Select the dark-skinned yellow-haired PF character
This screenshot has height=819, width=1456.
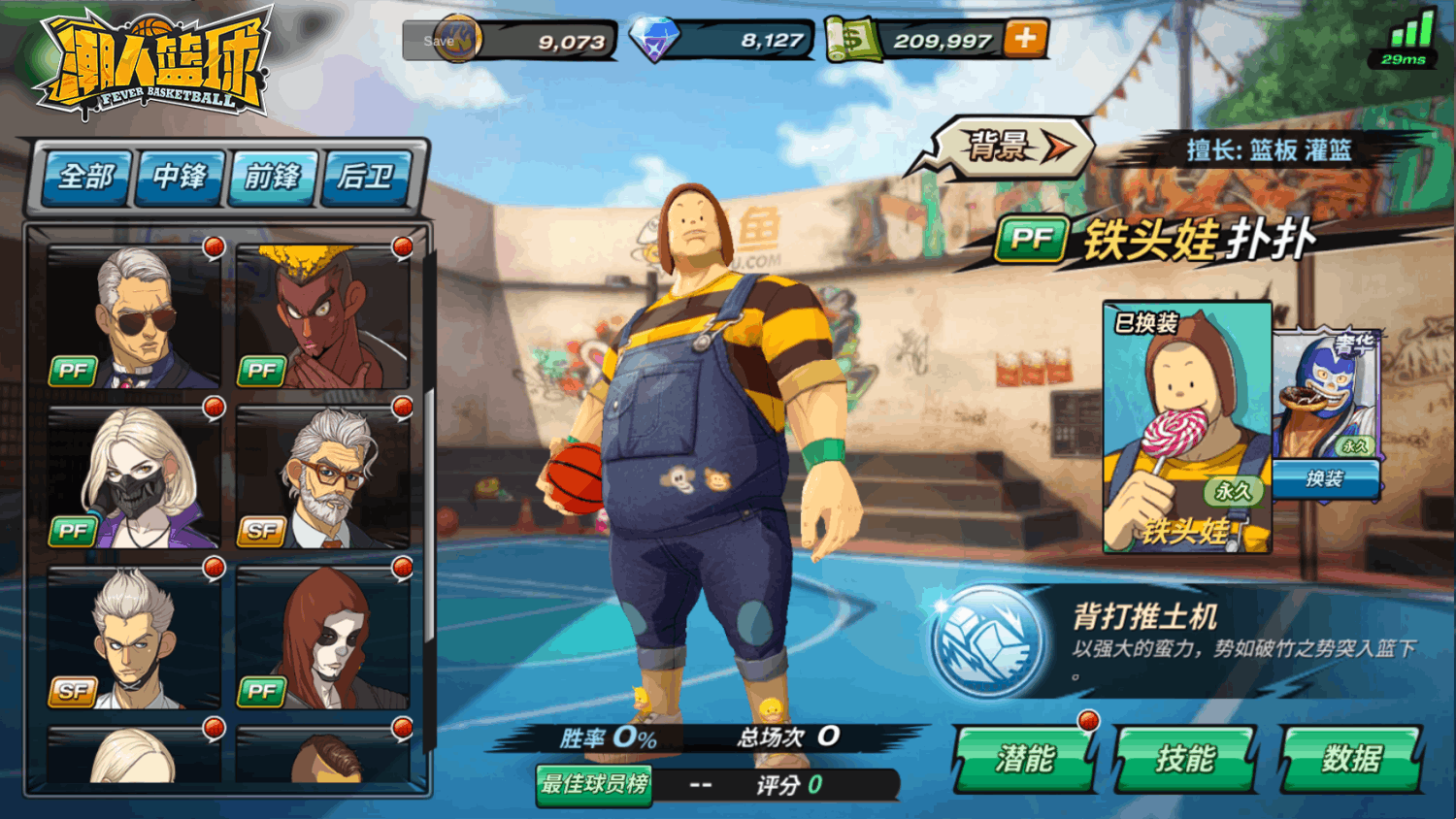click(322, 316)
